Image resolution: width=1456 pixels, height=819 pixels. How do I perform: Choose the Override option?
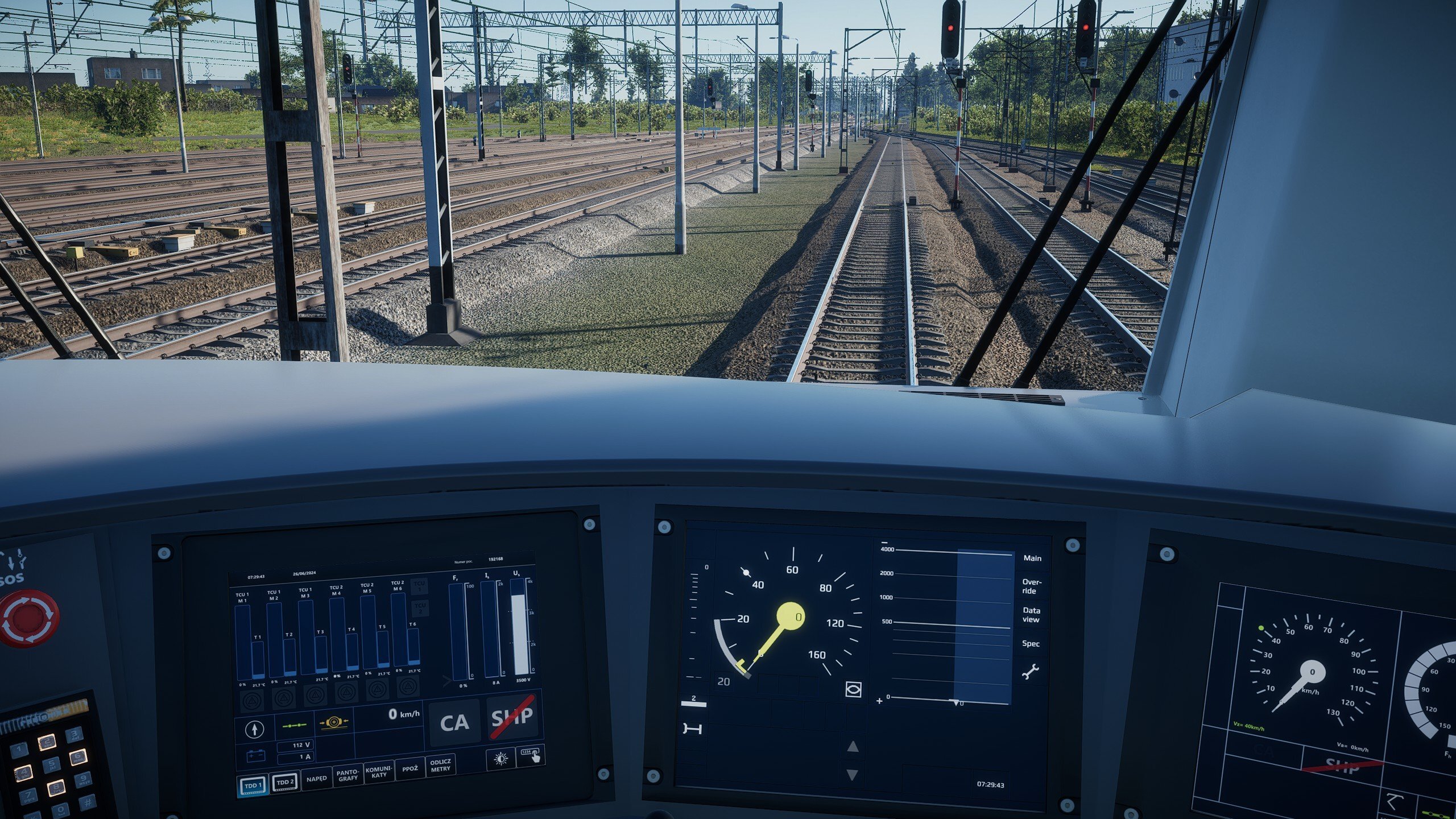coord(1032,586)
